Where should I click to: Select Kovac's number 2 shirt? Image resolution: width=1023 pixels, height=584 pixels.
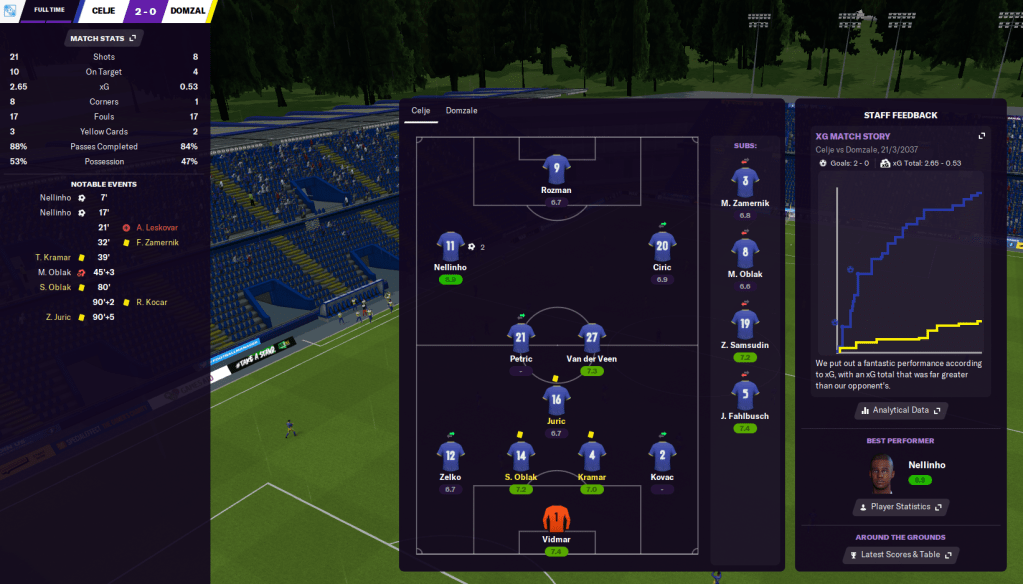[x=661, y=457]
